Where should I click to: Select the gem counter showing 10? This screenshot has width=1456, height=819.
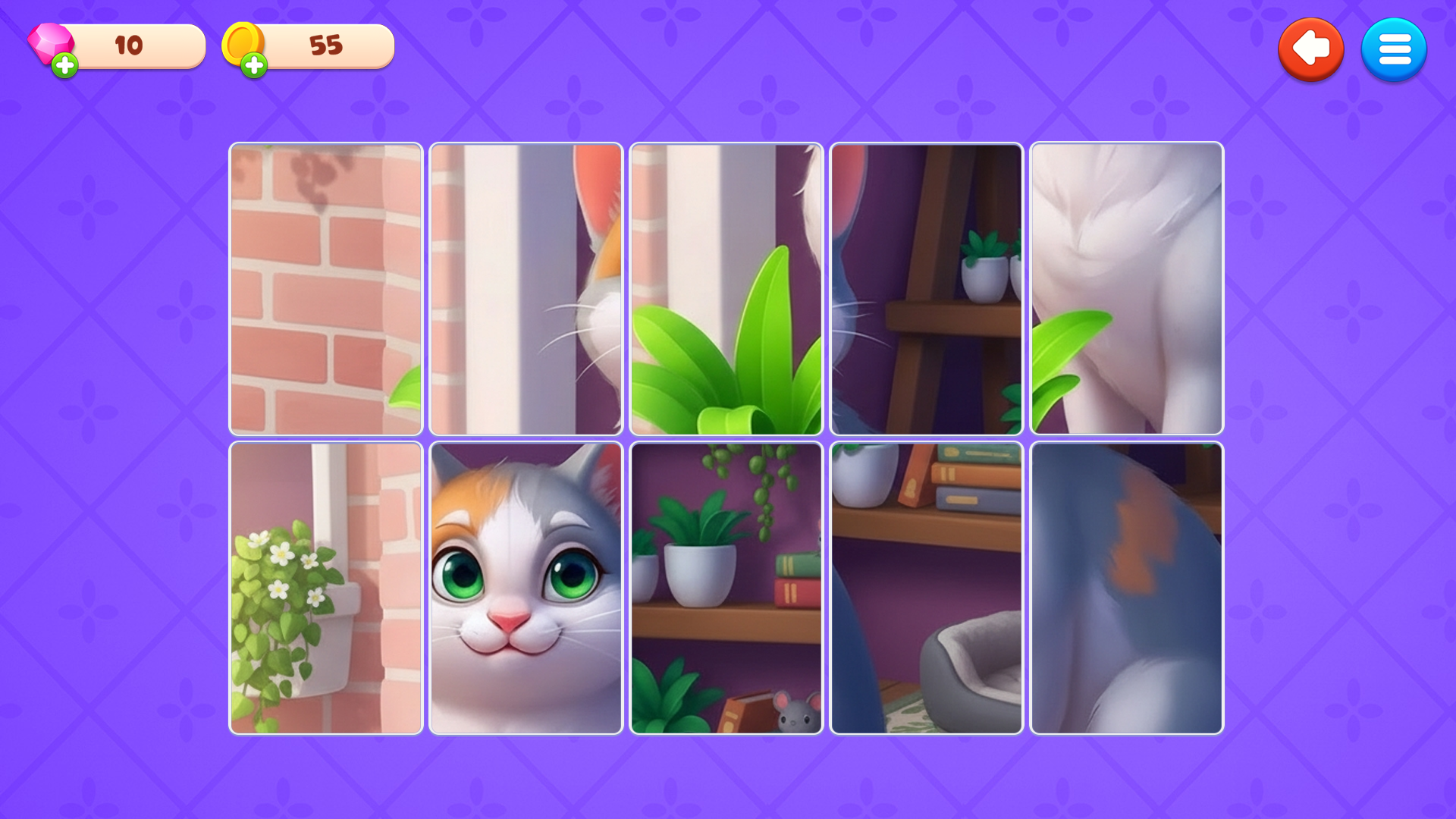coord(129,45)
